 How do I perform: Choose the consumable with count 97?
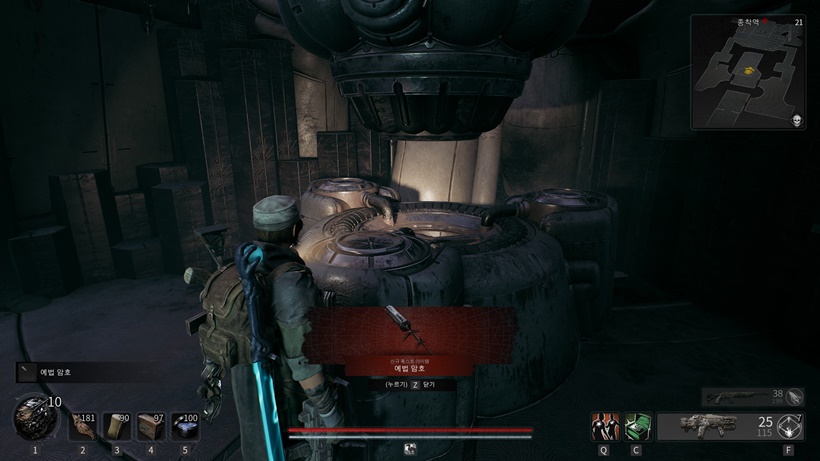[151, 426]
